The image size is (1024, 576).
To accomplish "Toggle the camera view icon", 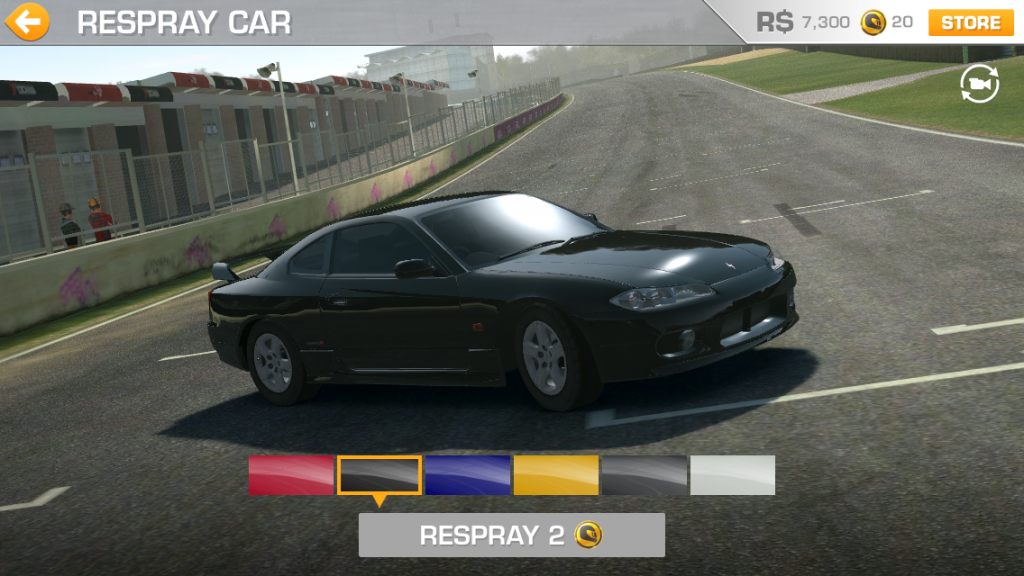I will click(x=979, y=84).
